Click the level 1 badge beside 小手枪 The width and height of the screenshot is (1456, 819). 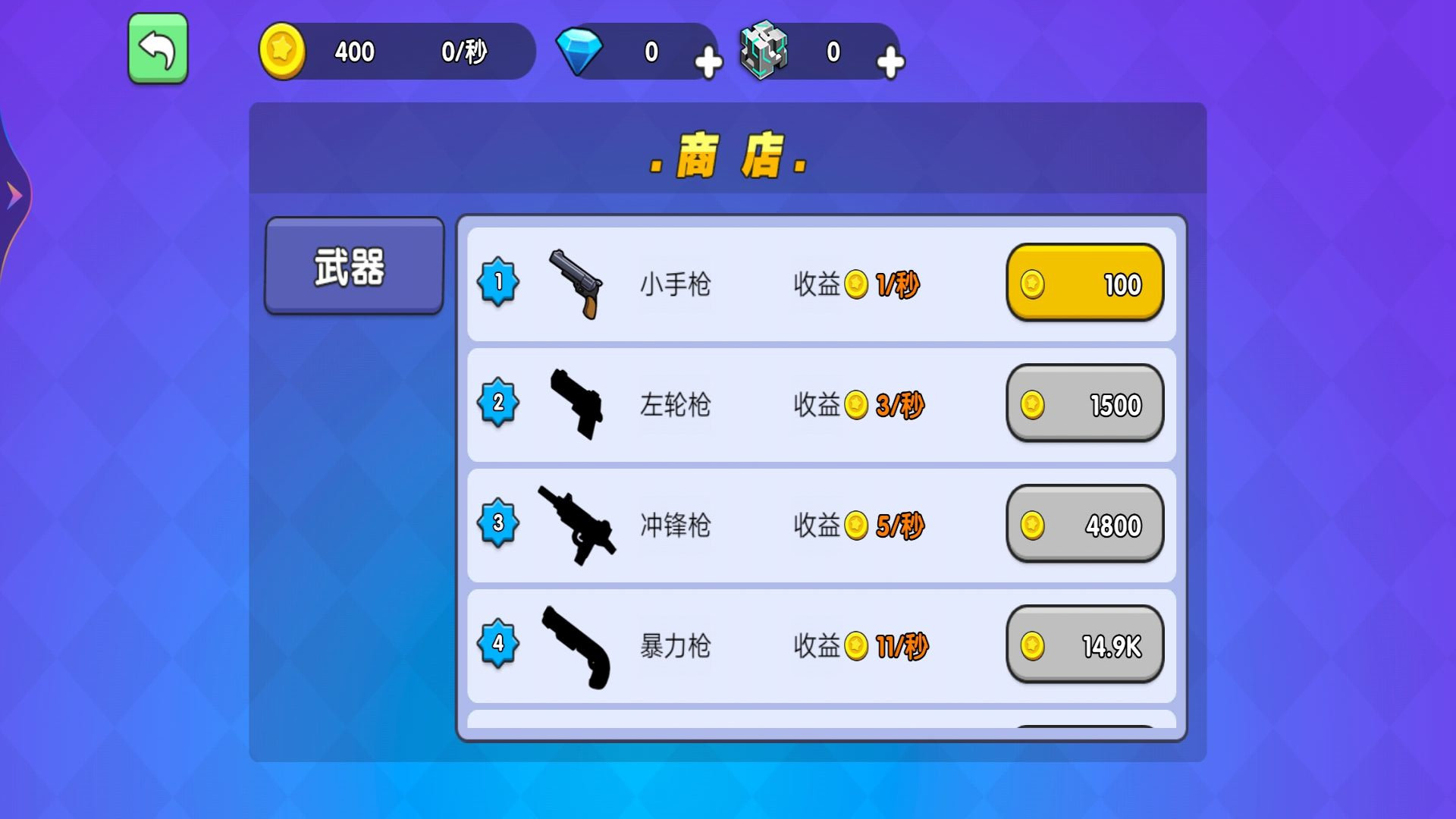click(x=498, y=282)
